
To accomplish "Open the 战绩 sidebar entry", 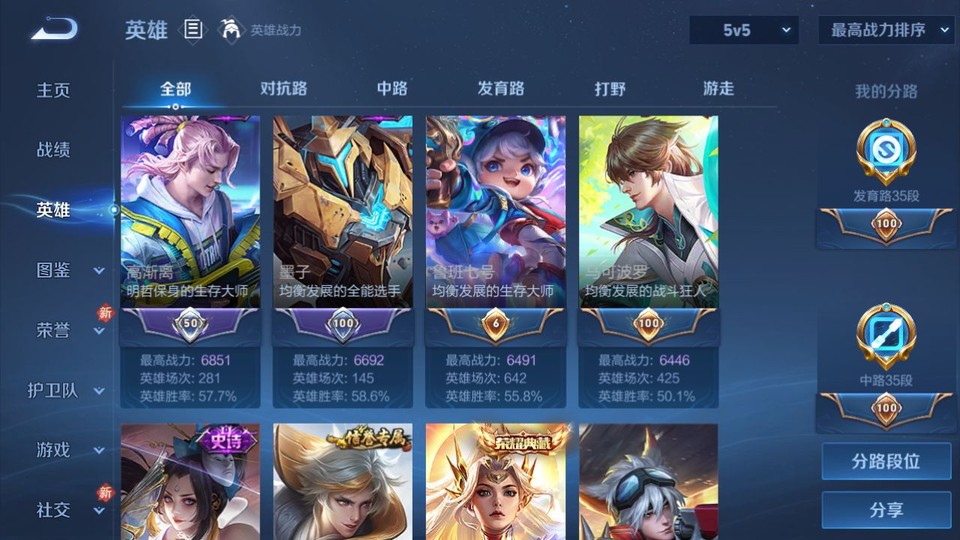I will pyautogui.click(x=54, y=150).
